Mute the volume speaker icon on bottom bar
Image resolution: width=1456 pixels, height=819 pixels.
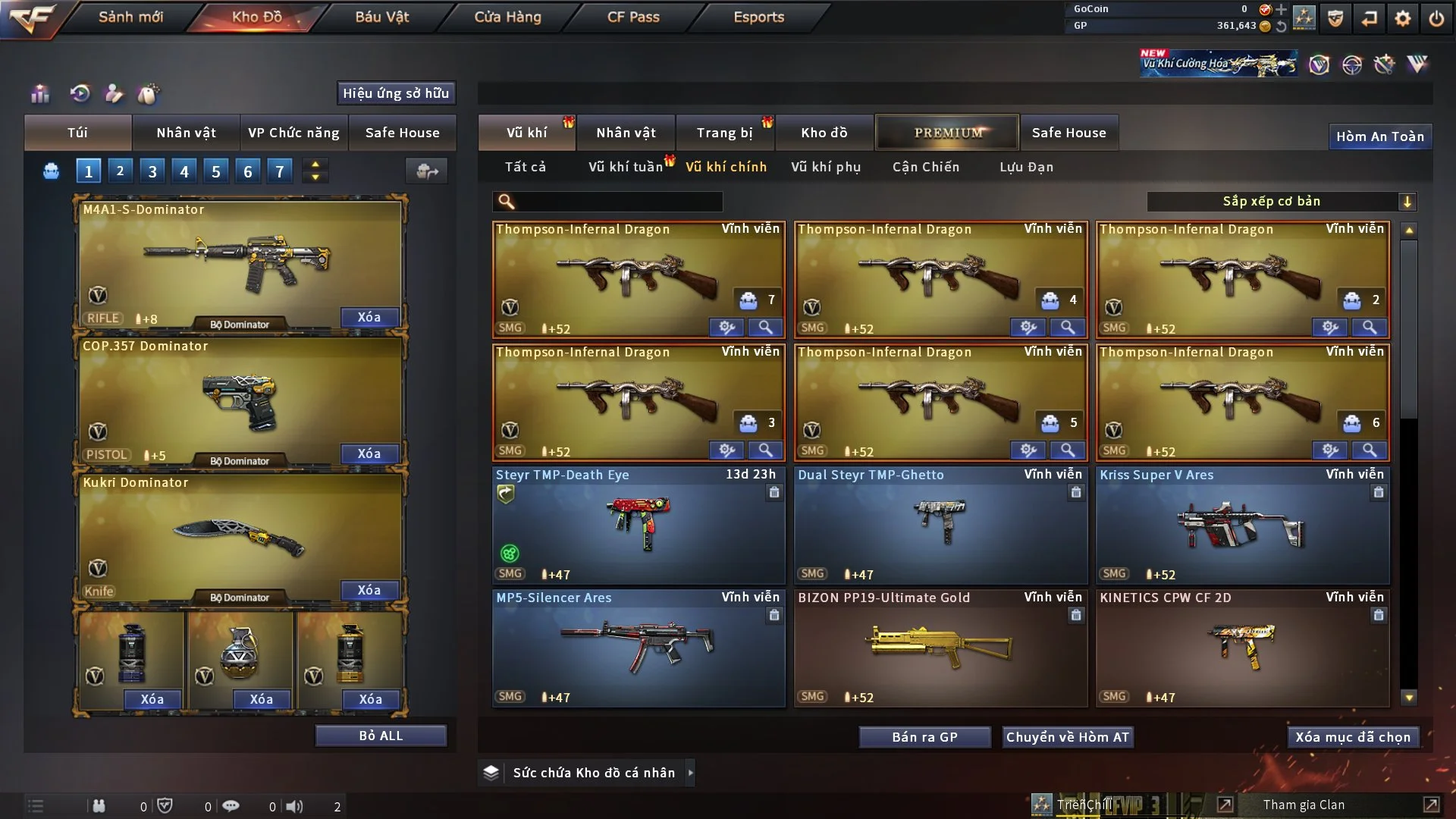click(296, 805)
